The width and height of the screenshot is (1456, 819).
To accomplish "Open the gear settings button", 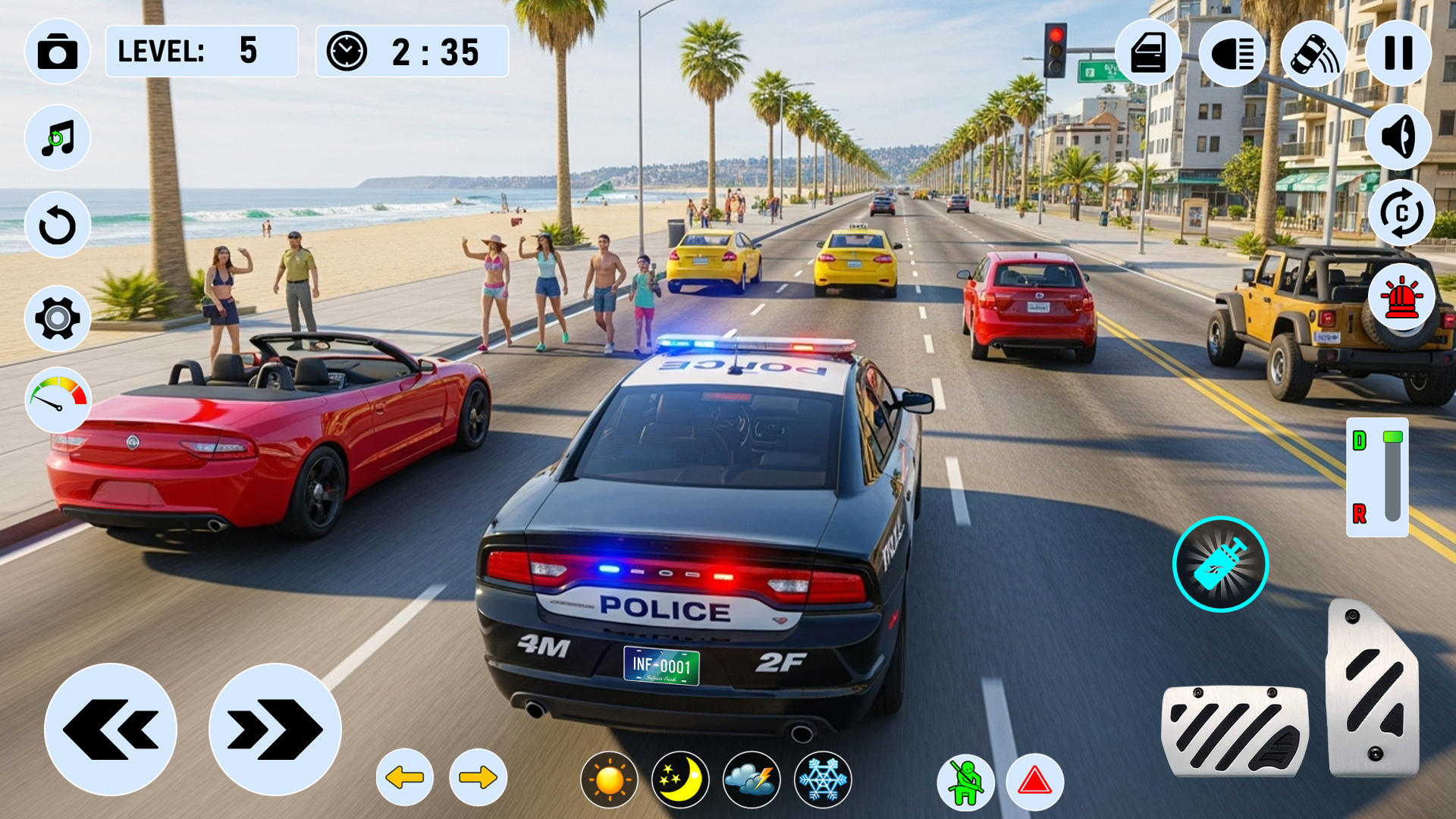I will tap(58, 318).
